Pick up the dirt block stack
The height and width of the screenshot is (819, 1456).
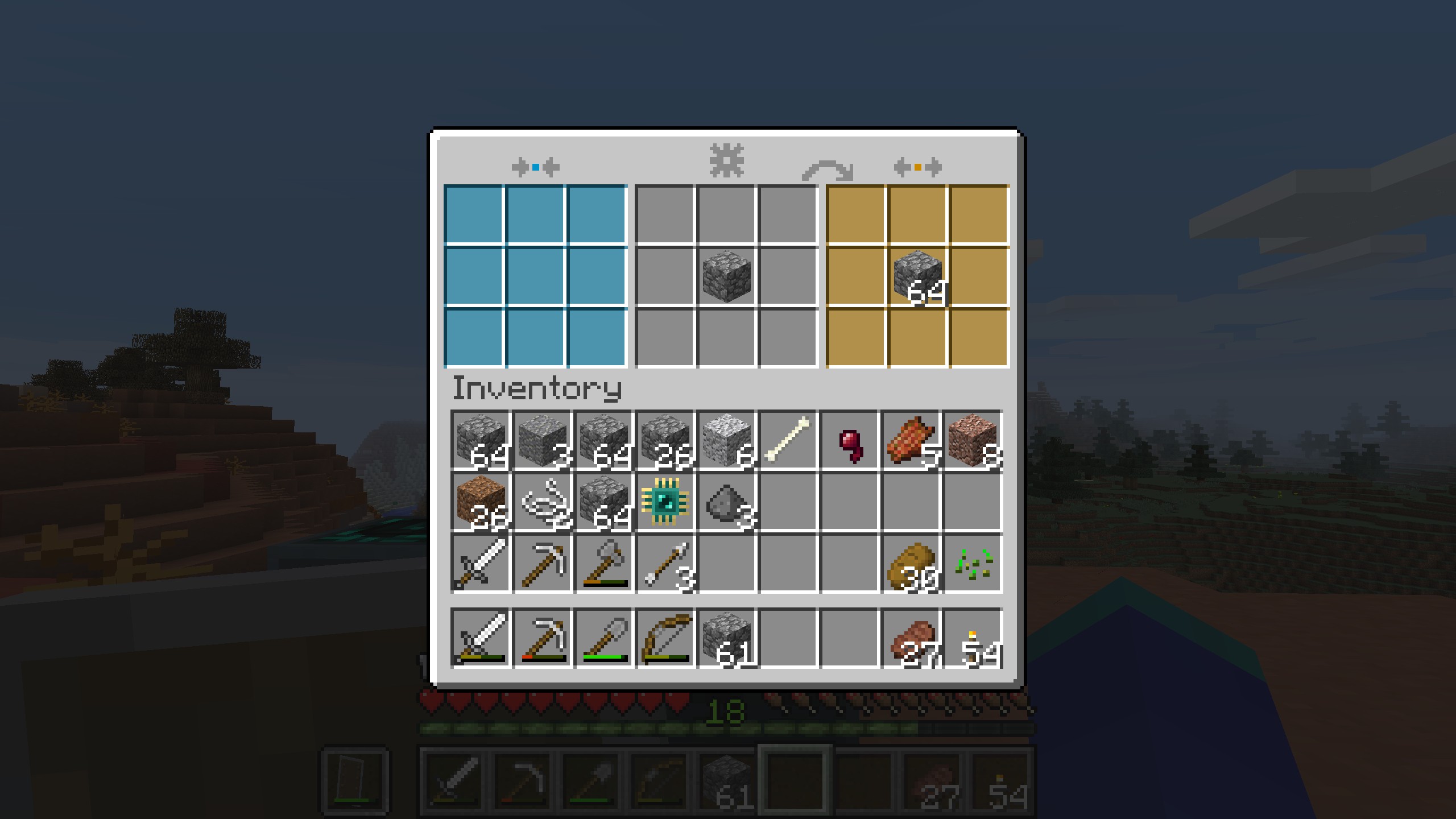(x=481, y=502)
